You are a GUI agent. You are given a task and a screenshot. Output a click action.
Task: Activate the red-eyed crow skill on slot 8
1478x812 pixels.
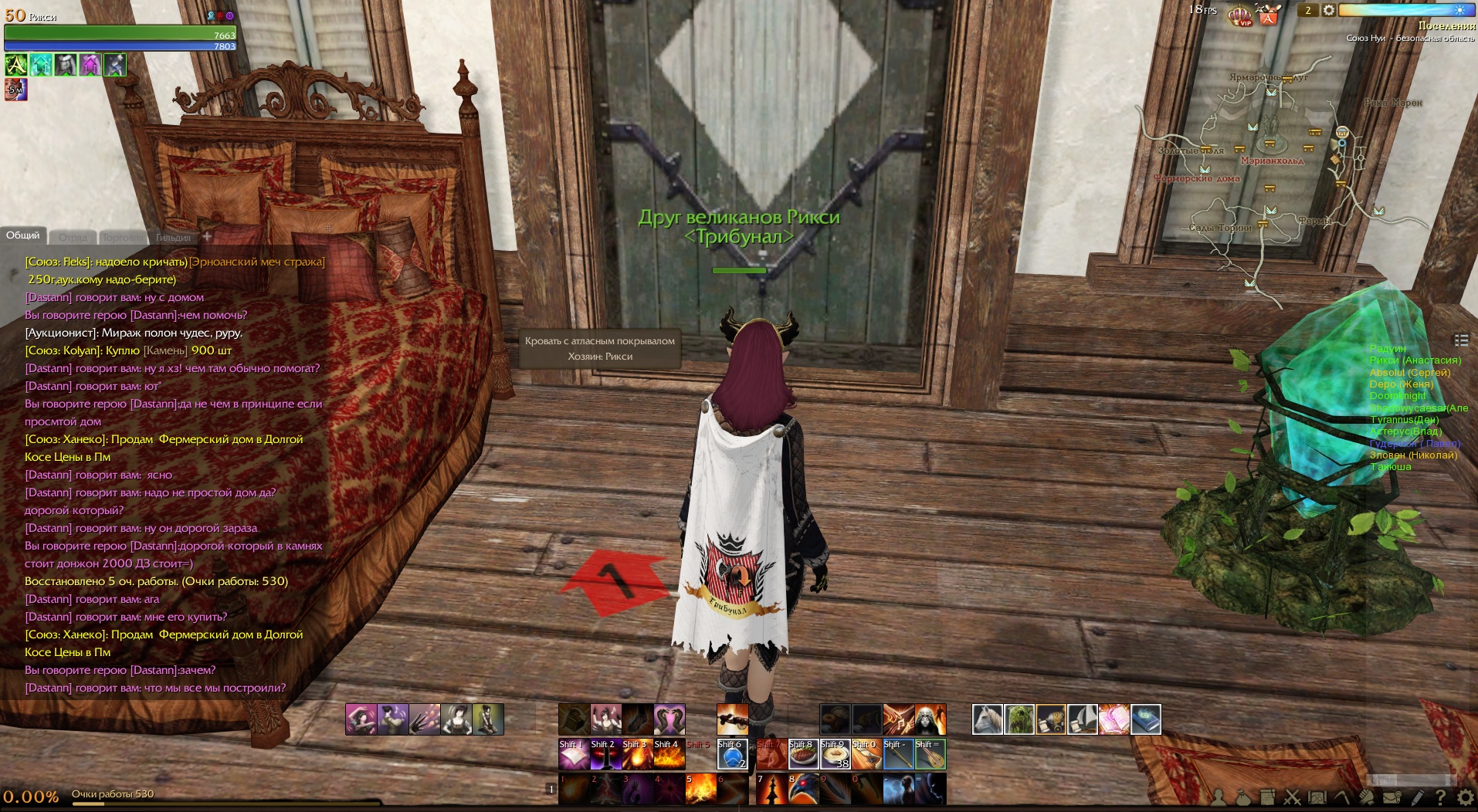point(803,789)
